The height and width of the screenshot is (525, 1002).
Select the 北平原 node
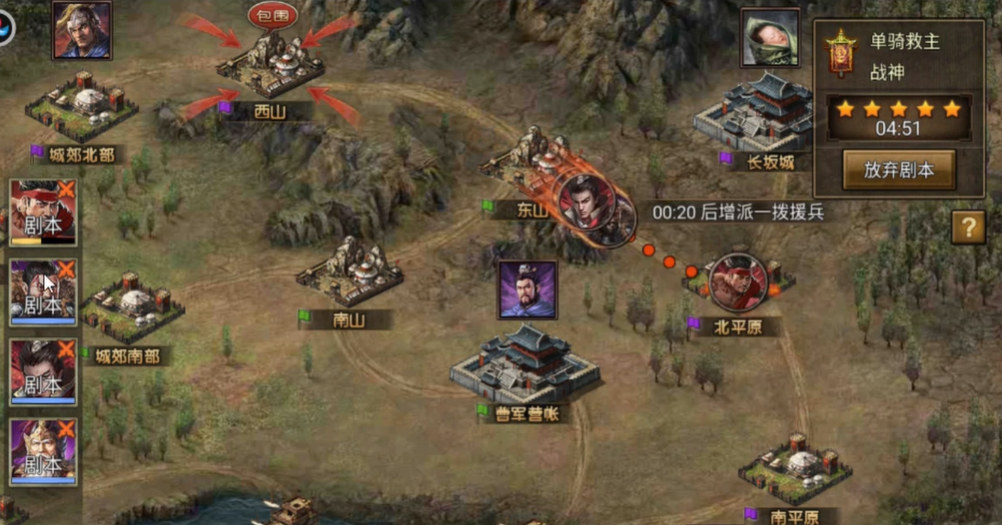pyautogui.click(x=738, y=283)
